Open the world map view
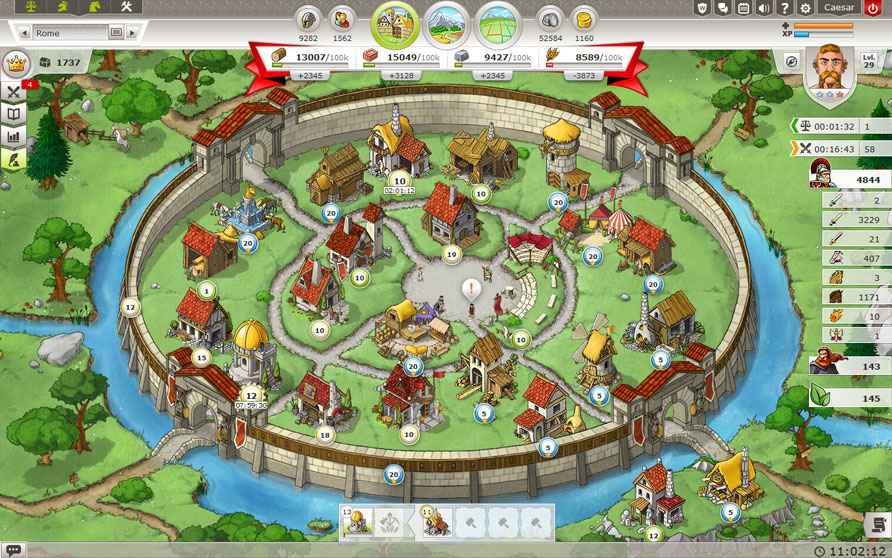892x558 pixels. [499, 22]
